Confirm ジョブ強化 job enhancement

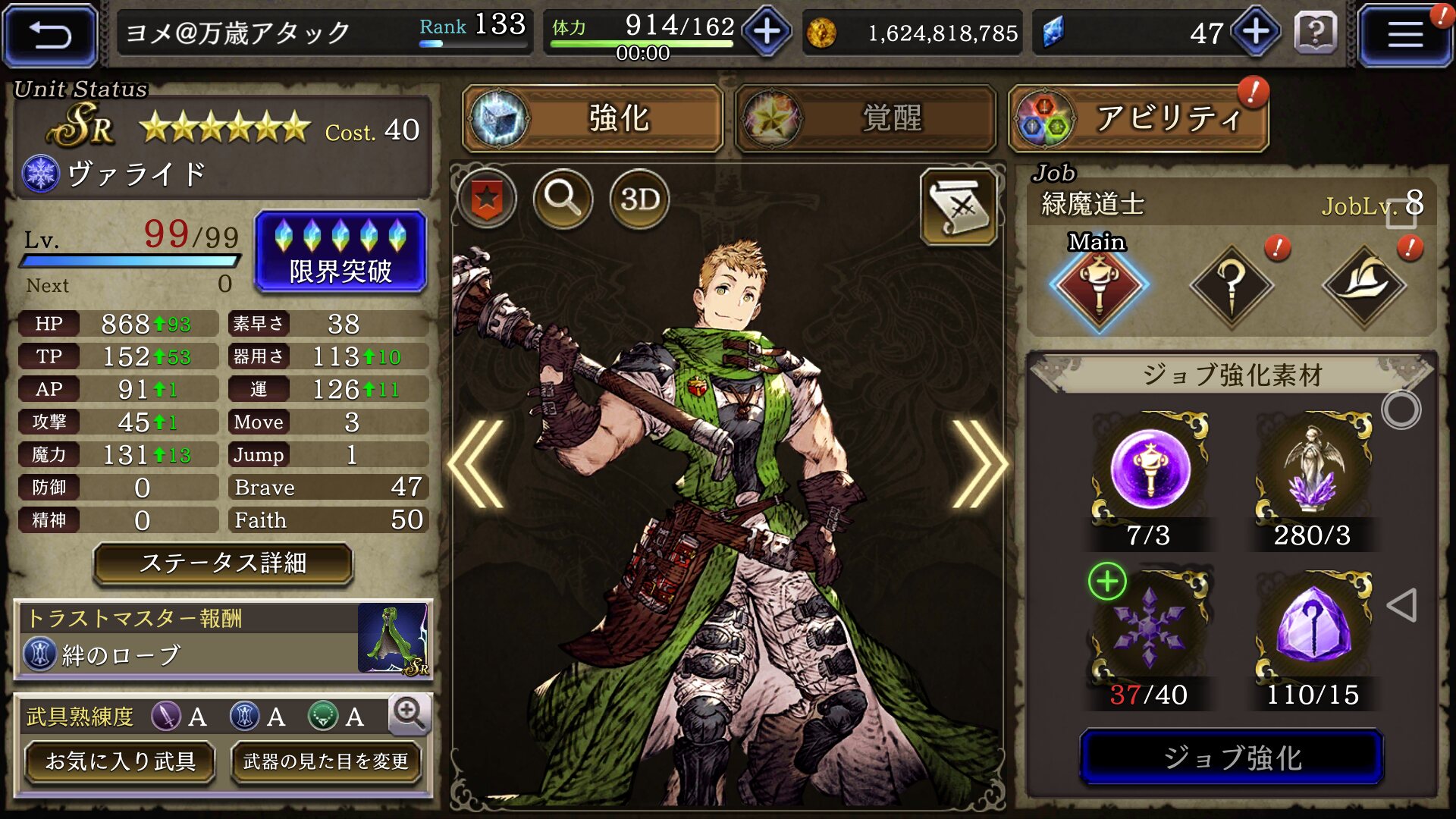click(1232, 758)
